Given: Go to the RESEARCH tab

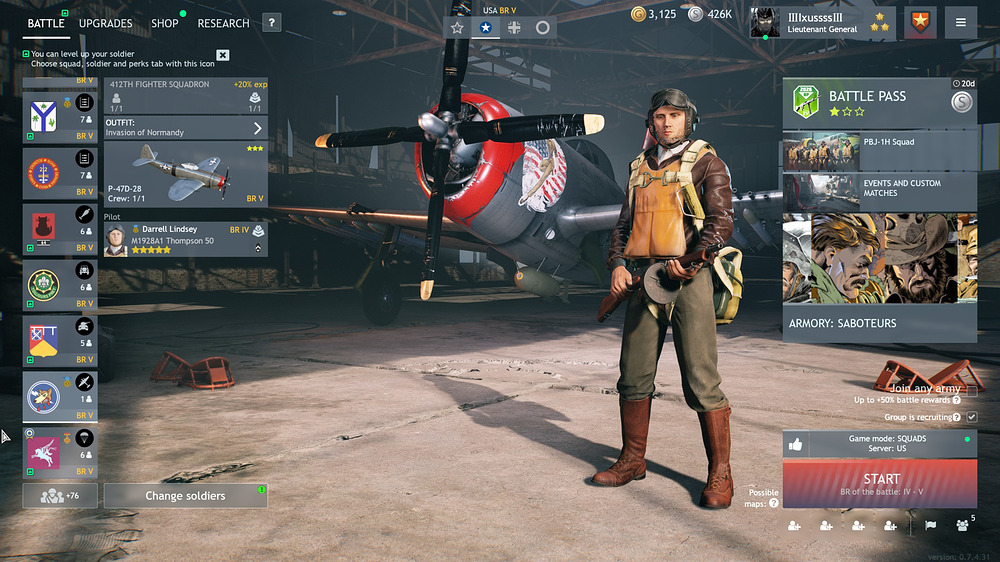Looking at the screenshot, I should tap(223, 23).
